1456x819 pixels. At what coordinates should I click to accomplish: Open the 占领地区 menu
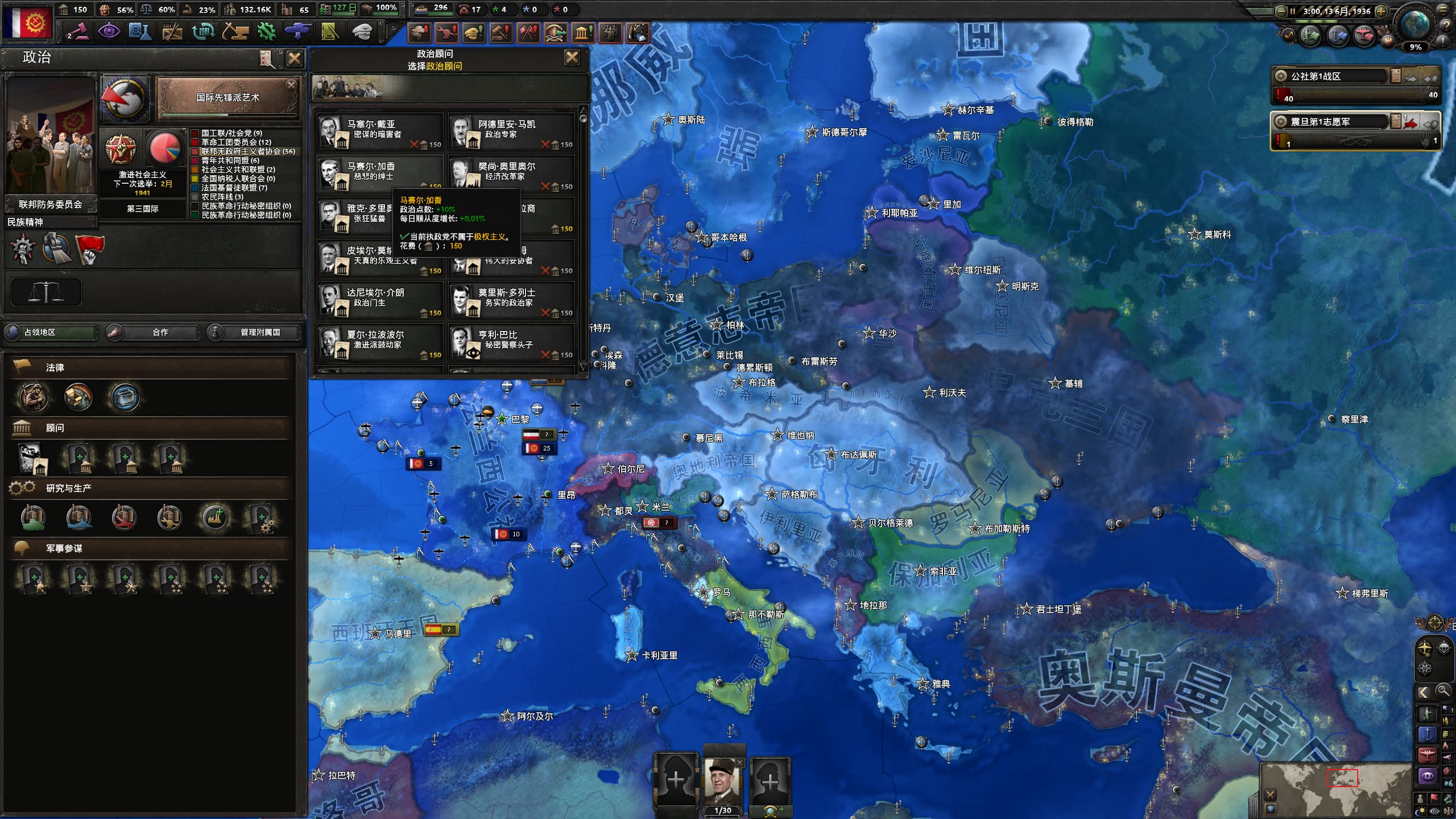51,332
